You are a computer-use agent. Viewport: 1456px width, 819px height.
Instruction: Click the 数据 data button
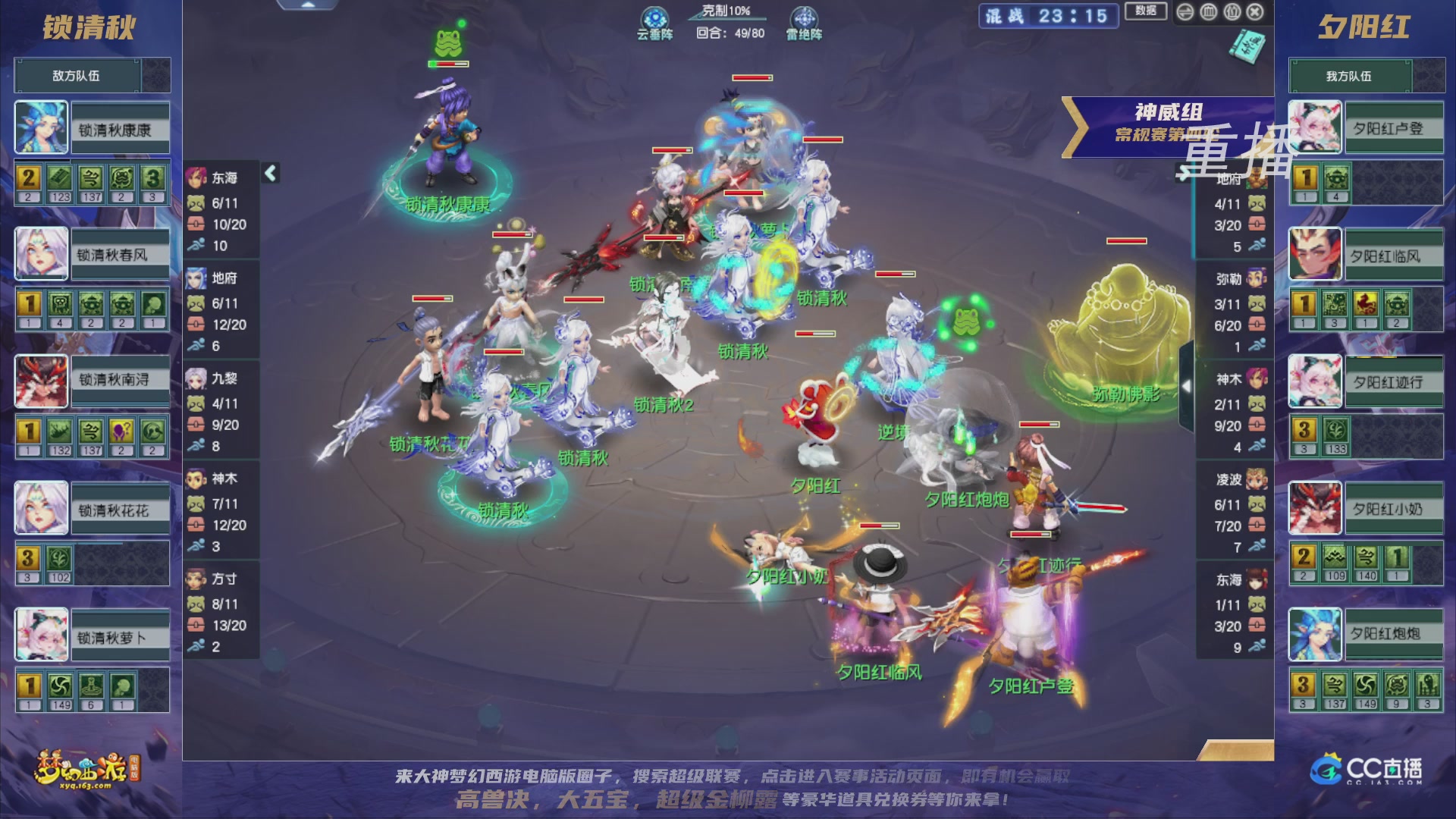(1146, 12)
